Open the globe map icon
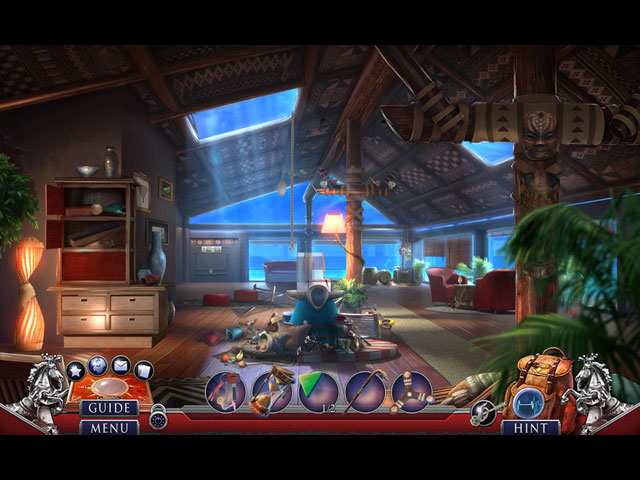The image size is (640, 480). (98, 364)
